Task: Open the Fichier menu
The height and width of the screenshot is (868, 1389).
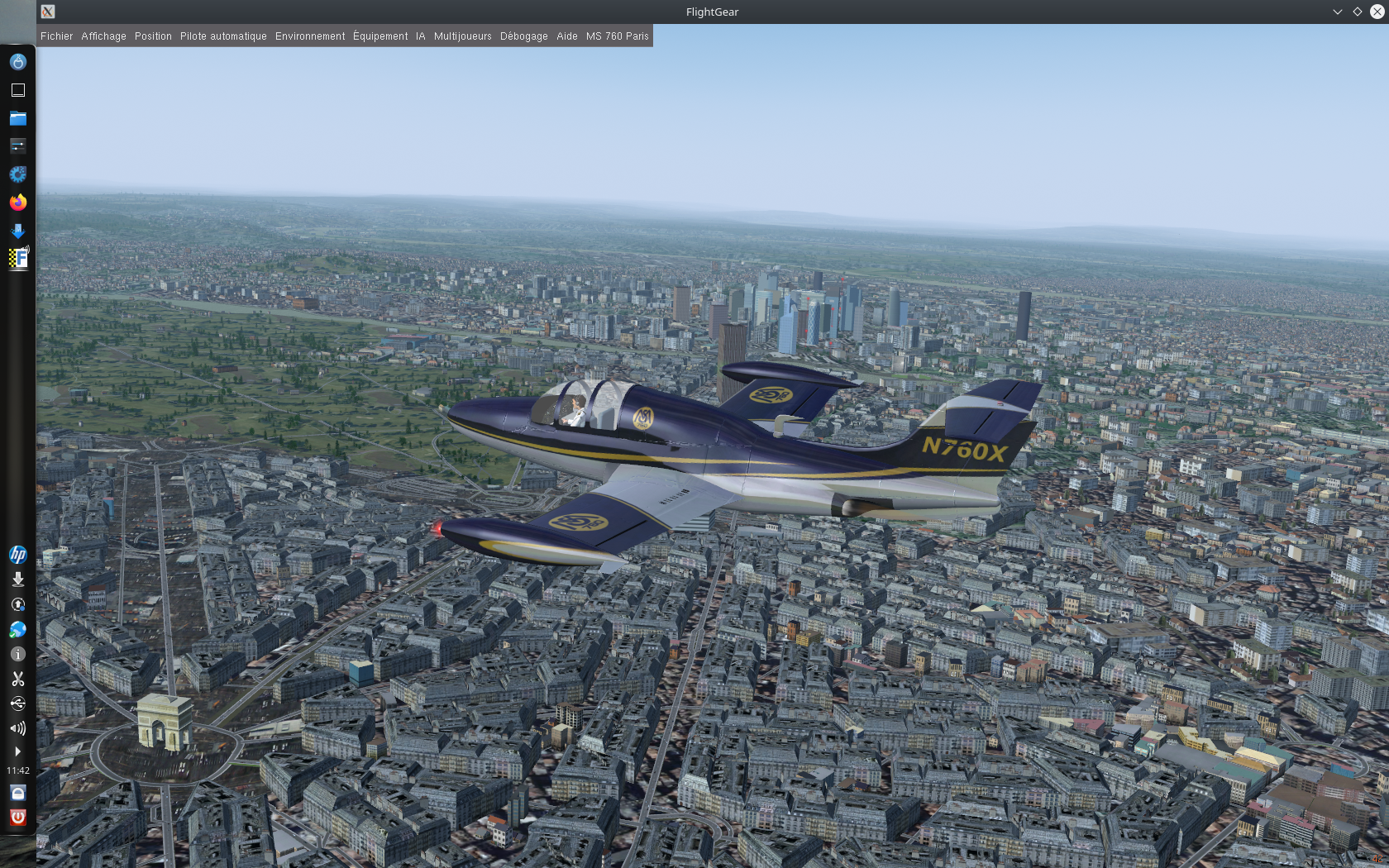Action: coord(56,36)
